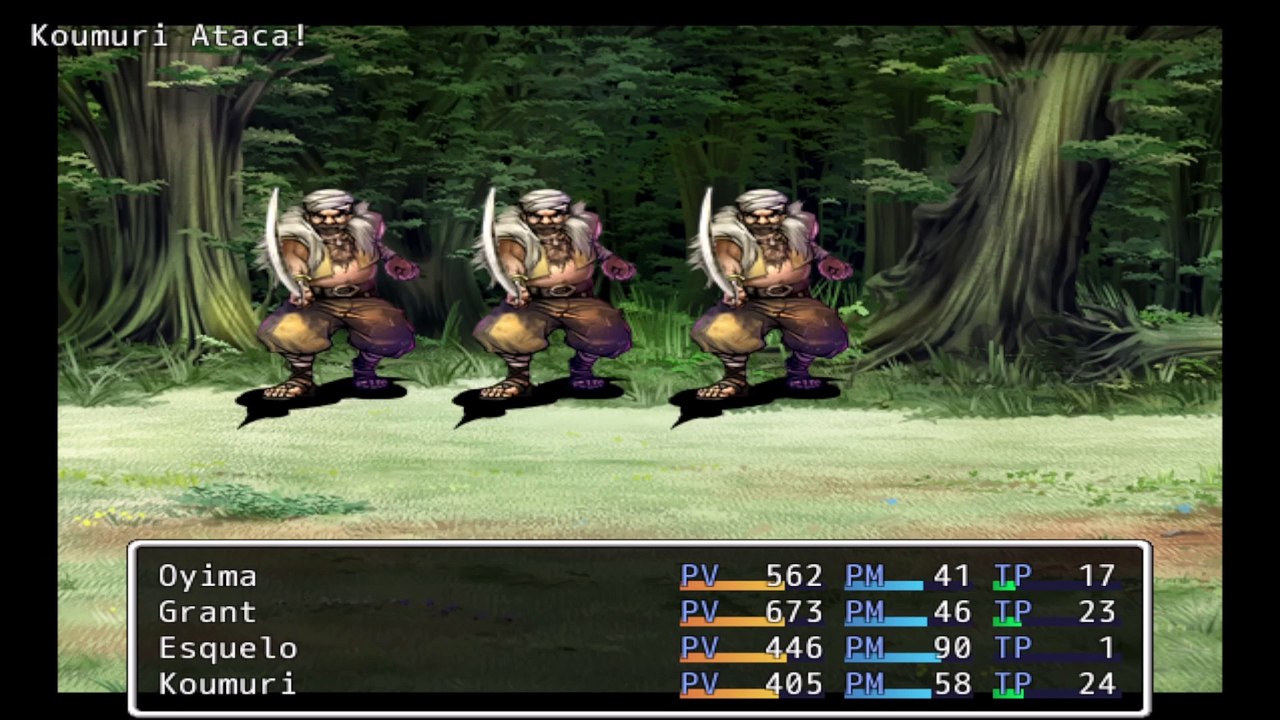
Task: Choose Grant's row in the party window
Action: tap(208, 612)
